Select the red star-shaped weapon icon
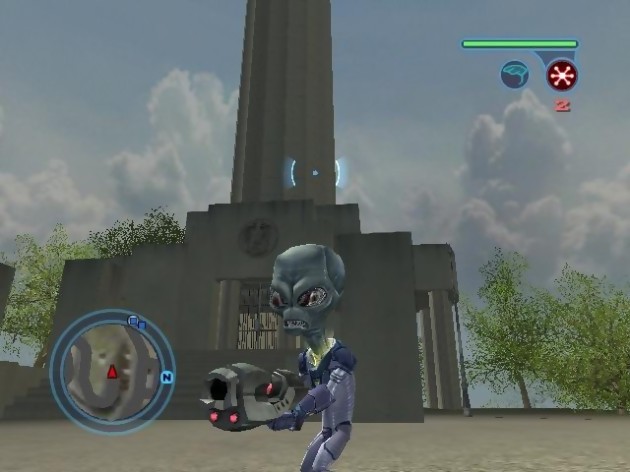The image size is (630, 472). 561,75
